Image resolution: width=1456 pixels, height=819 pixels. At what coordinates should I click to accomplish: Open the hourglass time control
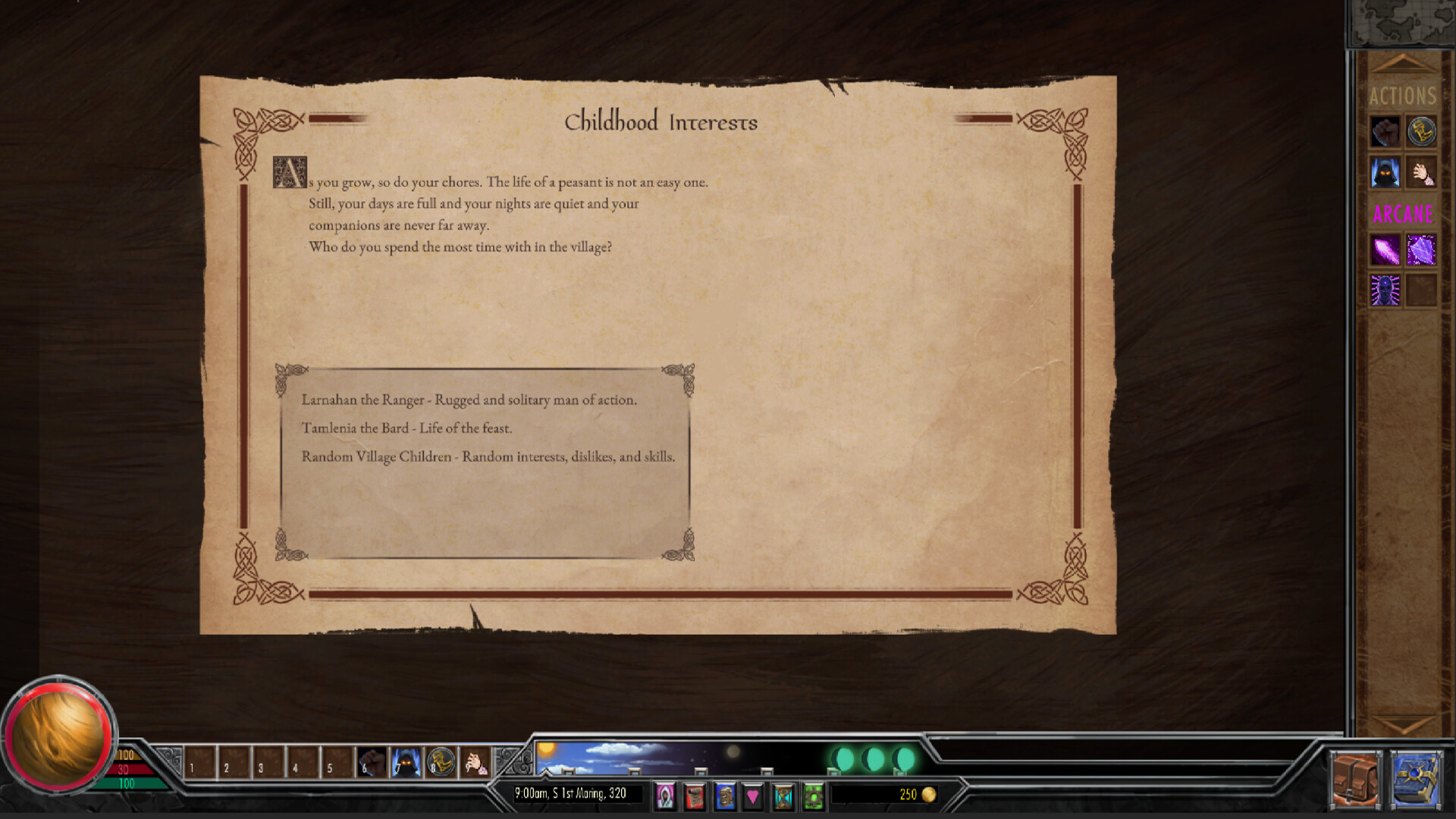tap(783, 796)
